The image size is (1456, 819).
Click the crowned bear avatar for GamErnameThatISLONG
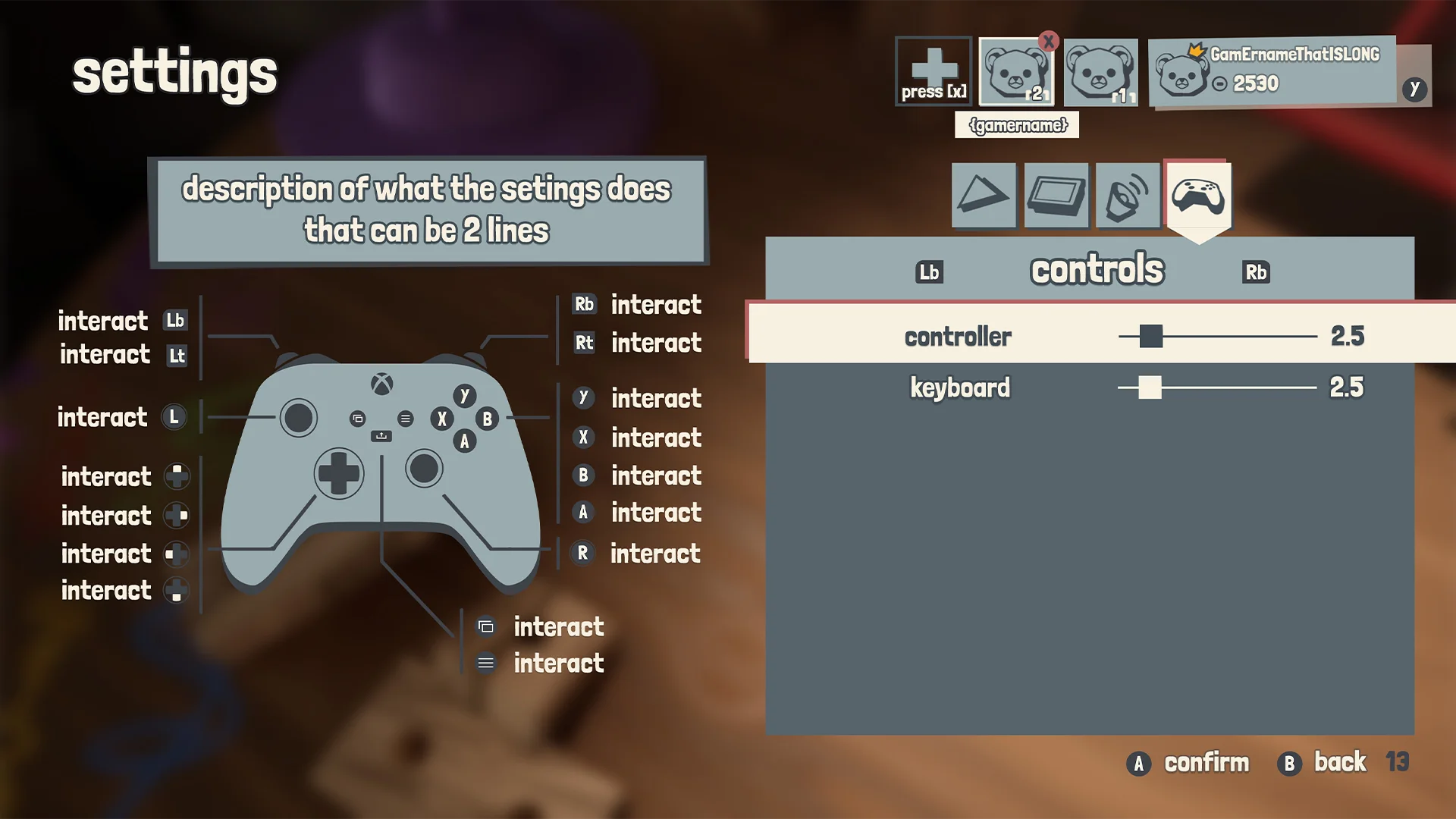1183,72
